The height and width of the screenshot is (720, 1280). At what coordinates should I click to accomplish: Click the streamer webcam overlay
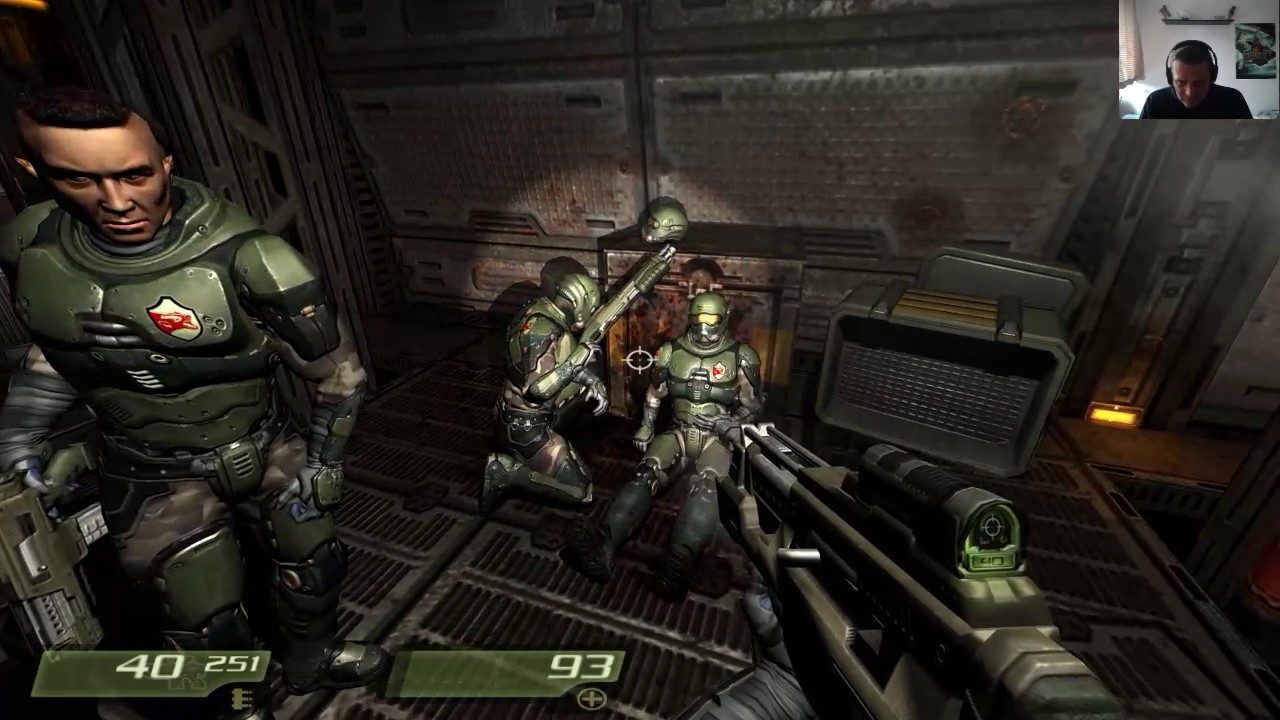1198,60
